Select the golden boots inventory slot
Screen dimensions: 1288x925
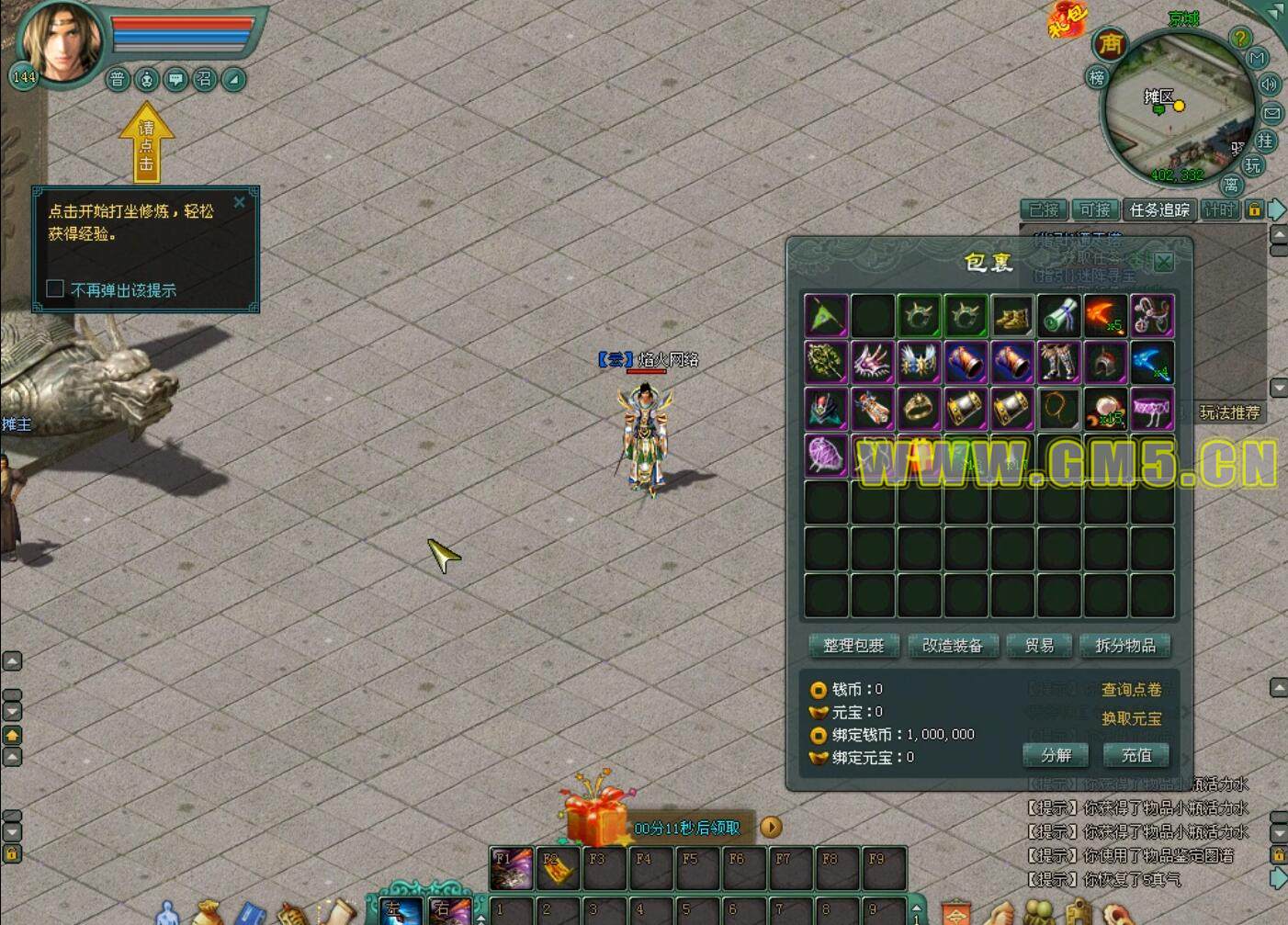click(1011, 316)
